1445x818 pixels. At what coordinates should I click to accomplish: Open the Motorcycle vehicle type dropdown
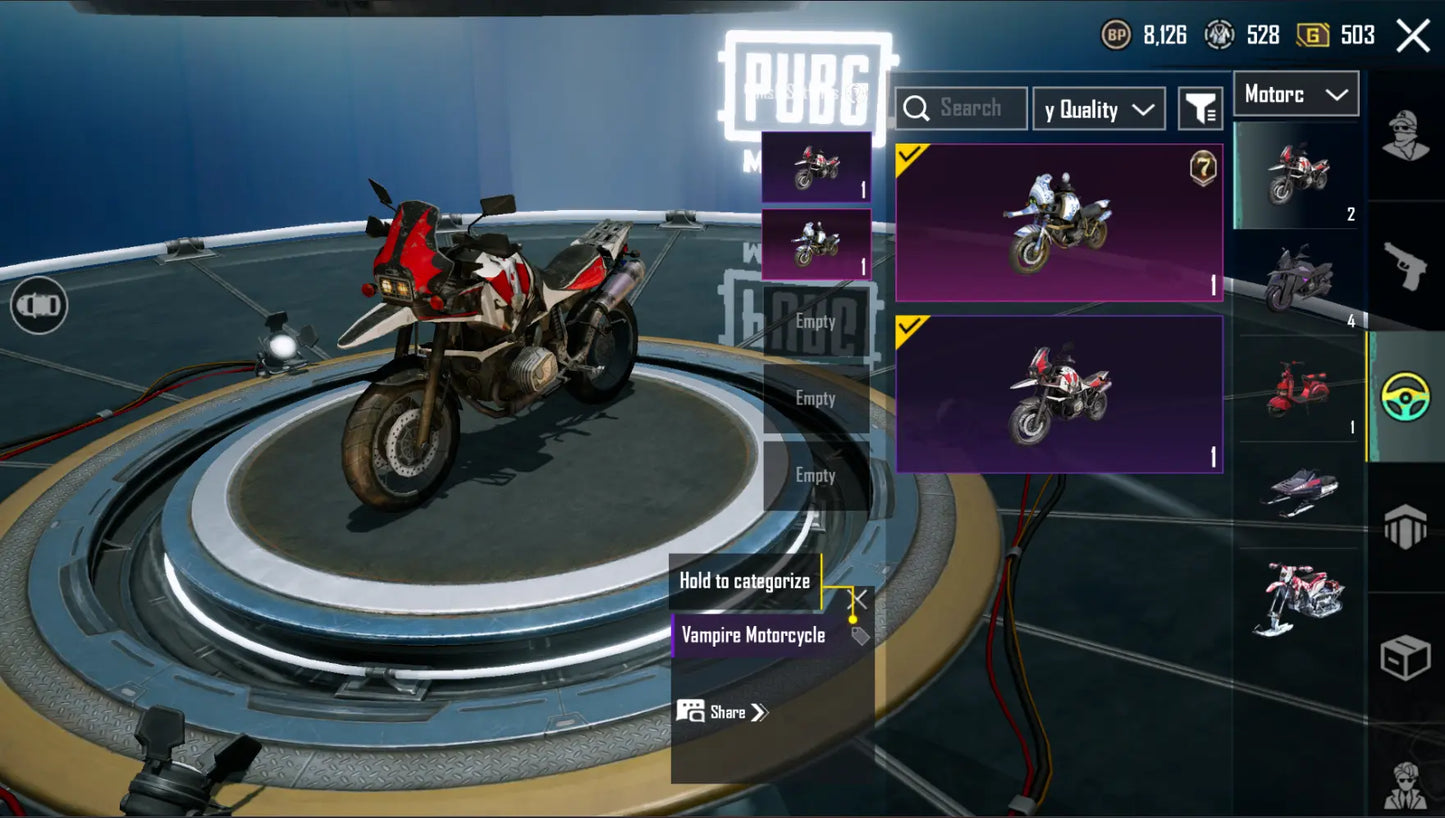click(x=1296, y=95)
